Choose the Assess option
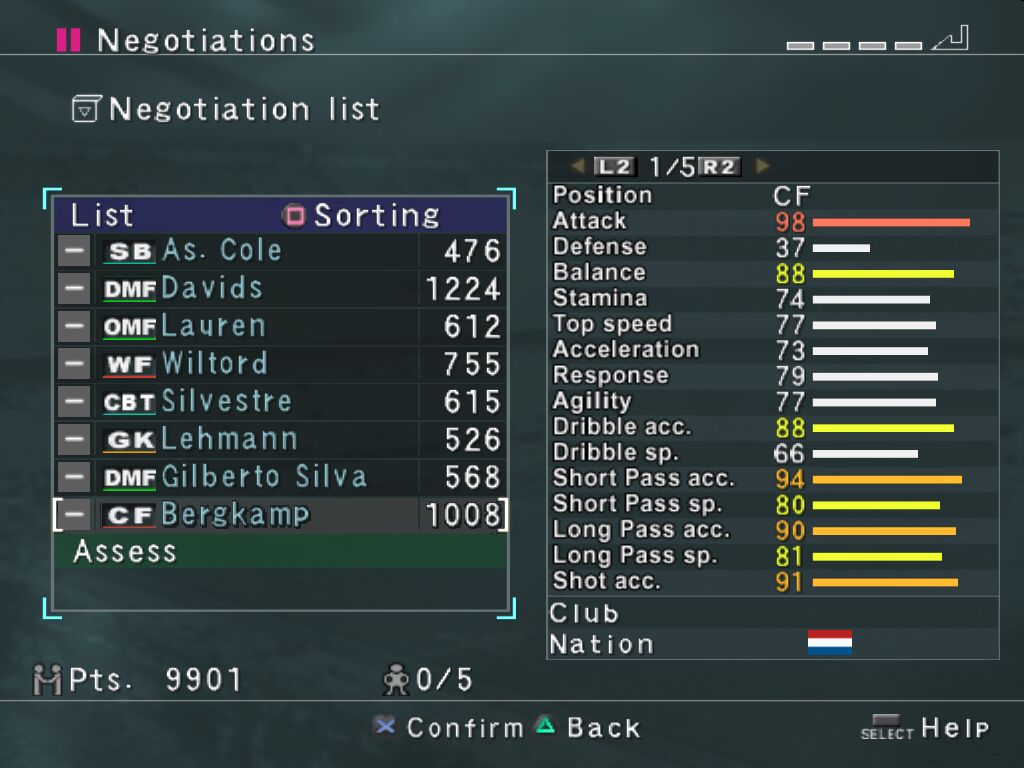The image size is (1024, 768). pyautogui.click(x=280, y=551)
